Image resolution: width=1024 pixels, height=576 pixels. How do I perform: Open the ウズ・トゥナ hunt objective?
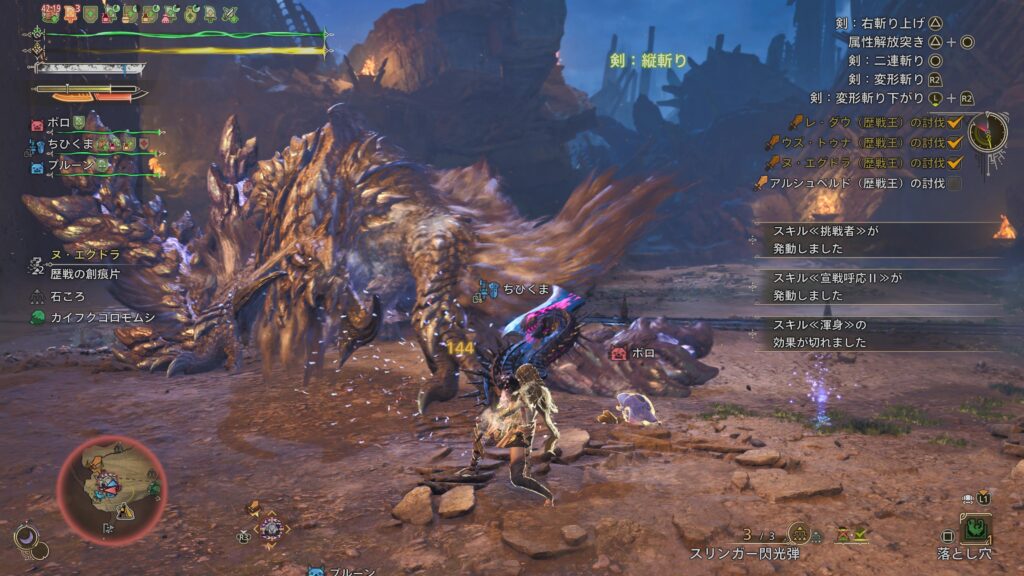(863, 142)
